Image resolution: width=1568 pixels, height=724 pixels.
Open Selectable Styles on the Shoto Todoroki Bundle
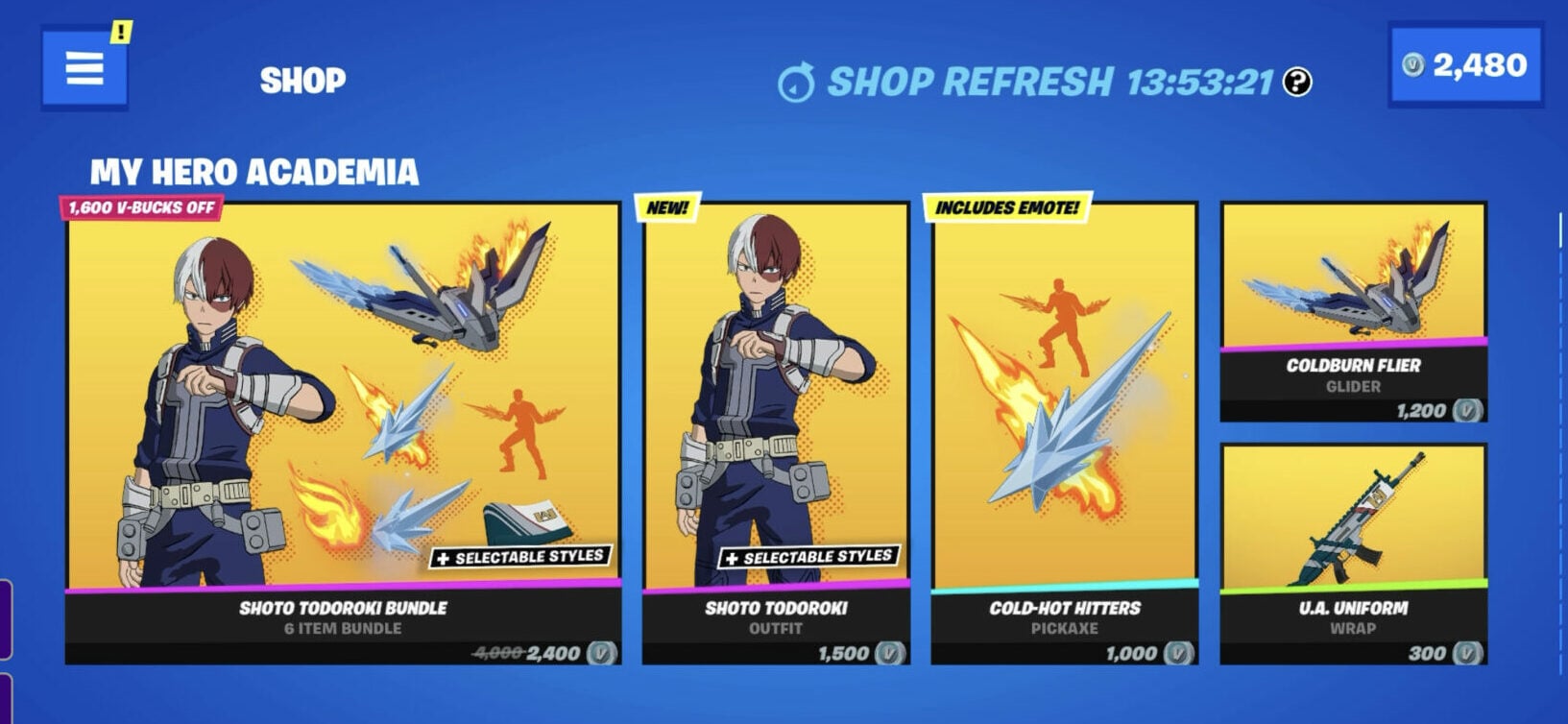click(519, 554)
